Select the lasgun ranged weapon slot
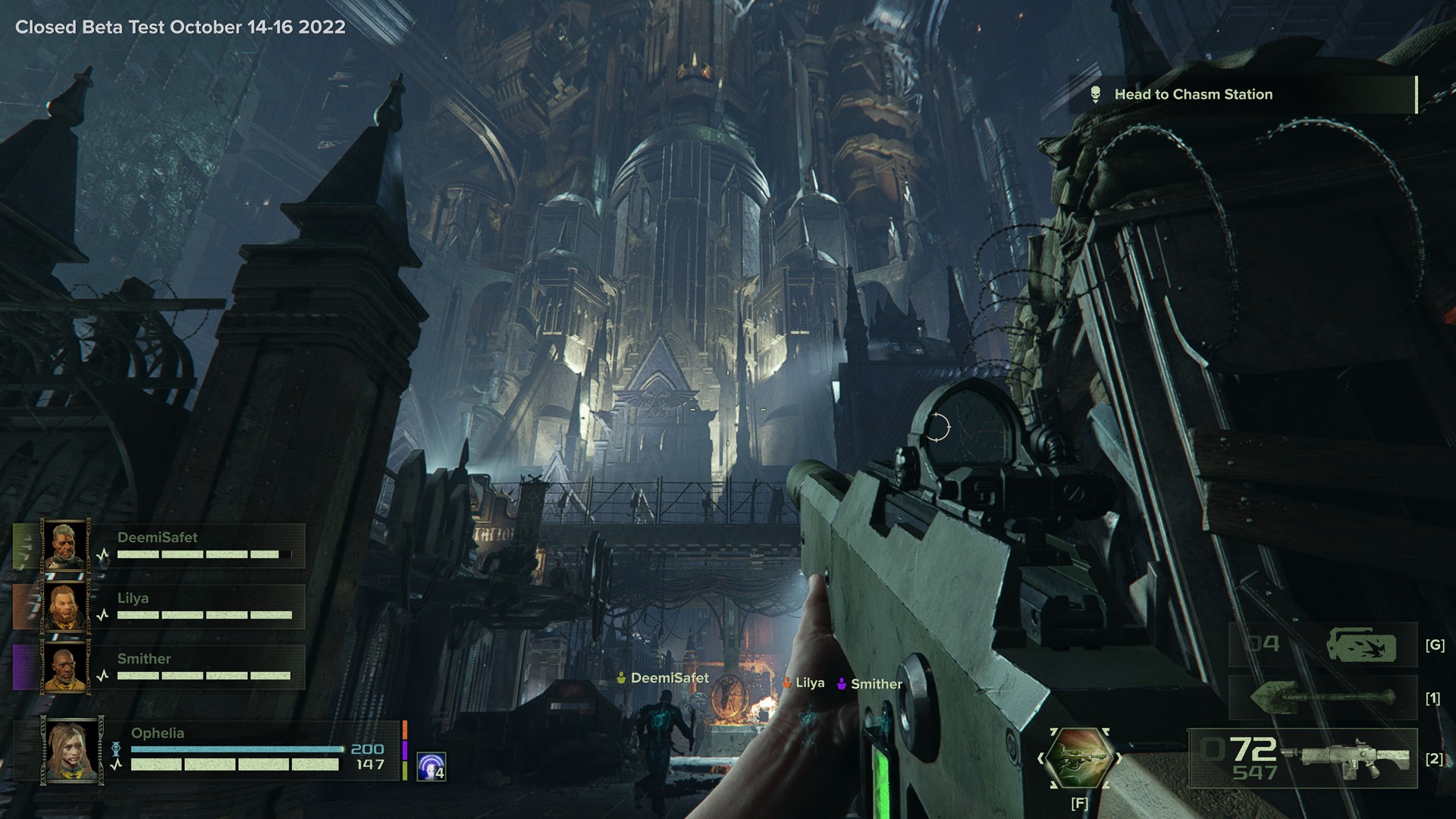This screenshot has height=819, width=1456. (x=1303, y=758)
